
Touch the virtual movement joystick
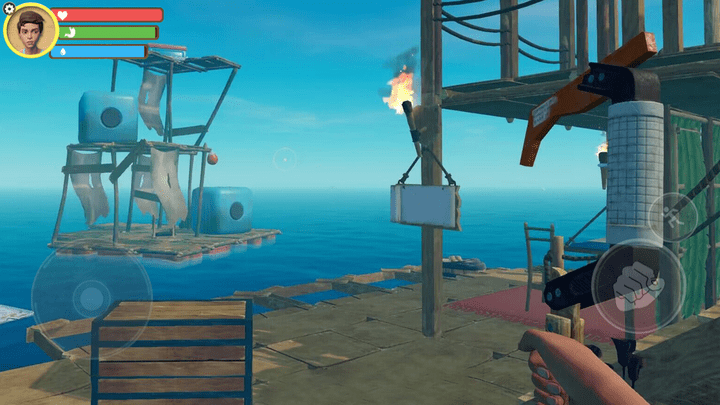pyautogui.click(x=91, y=295)
